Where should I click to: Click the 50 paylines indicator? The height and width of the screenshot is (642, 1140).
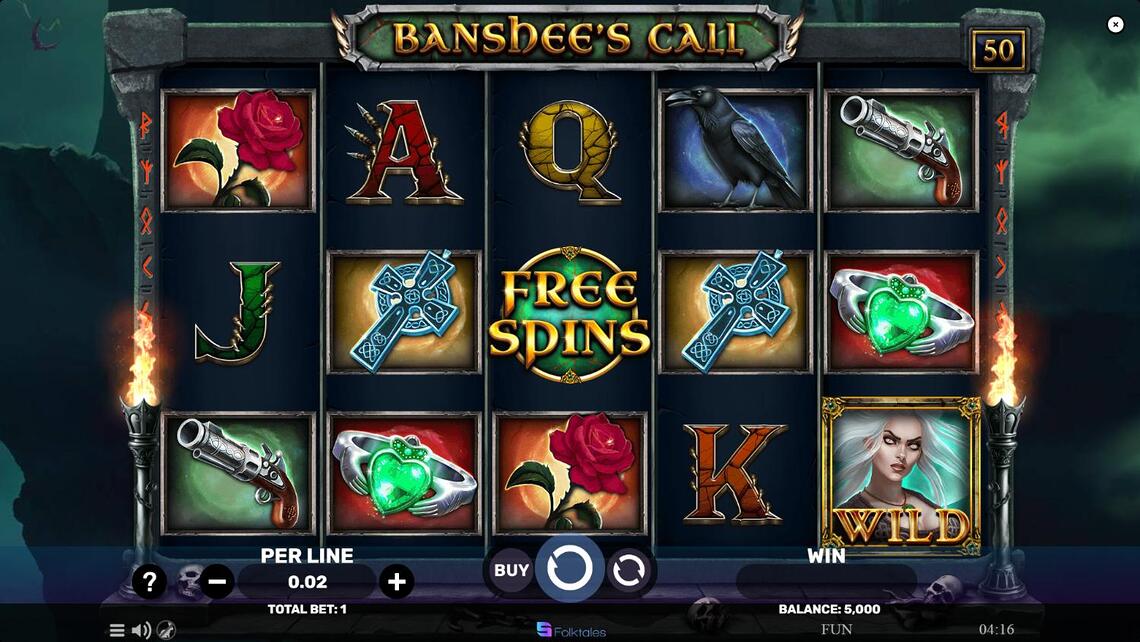click(x=998, y=51)
